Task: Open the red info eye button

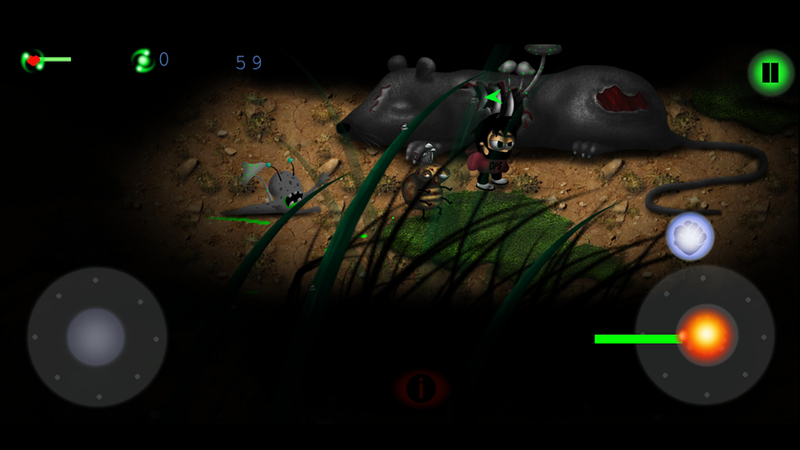Action: pyautogui.click(x=422, y=386)
